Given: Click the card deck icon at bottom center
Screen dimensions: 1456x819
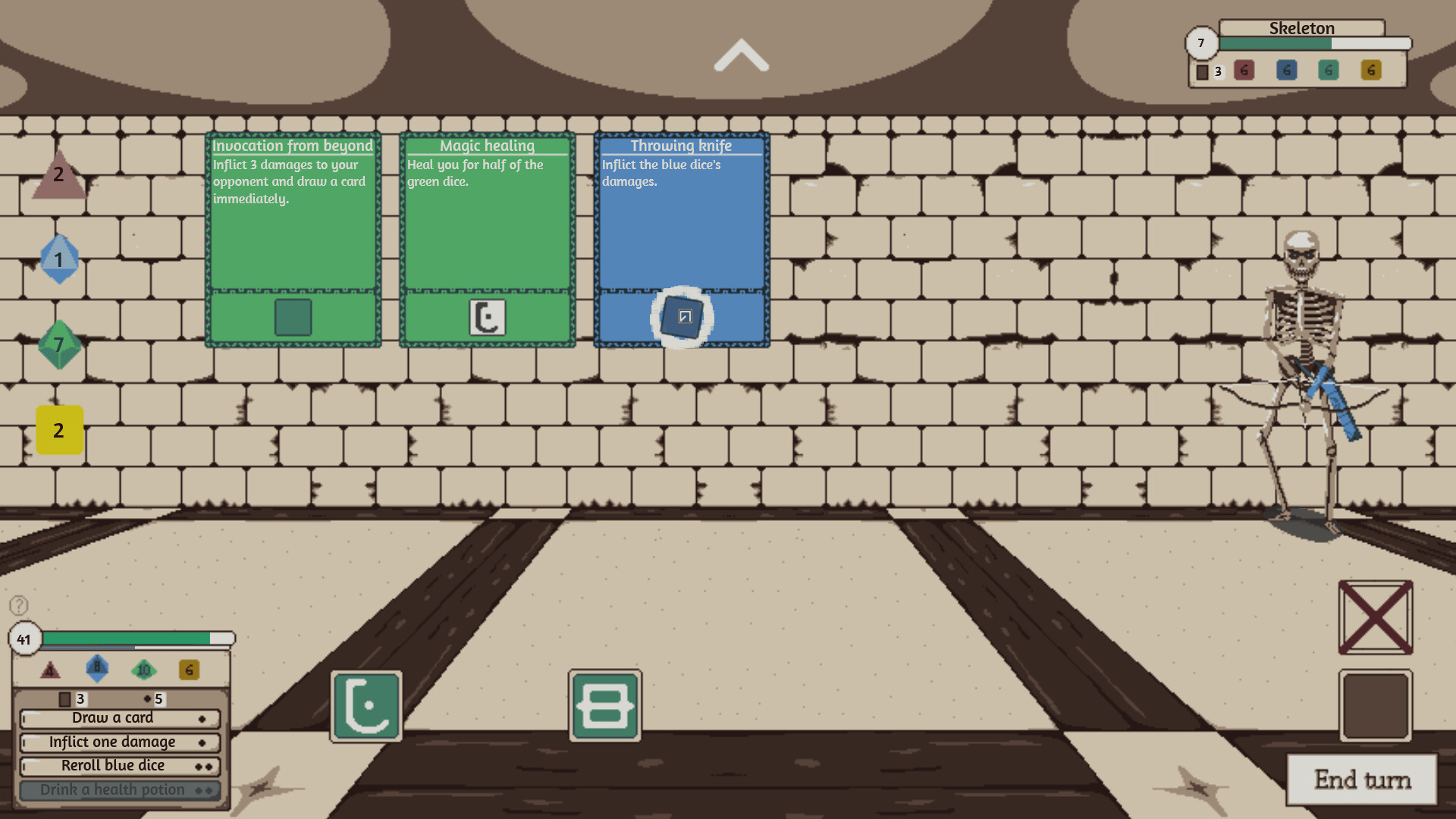Looking at the screenshot, I should tap(603, 705).
